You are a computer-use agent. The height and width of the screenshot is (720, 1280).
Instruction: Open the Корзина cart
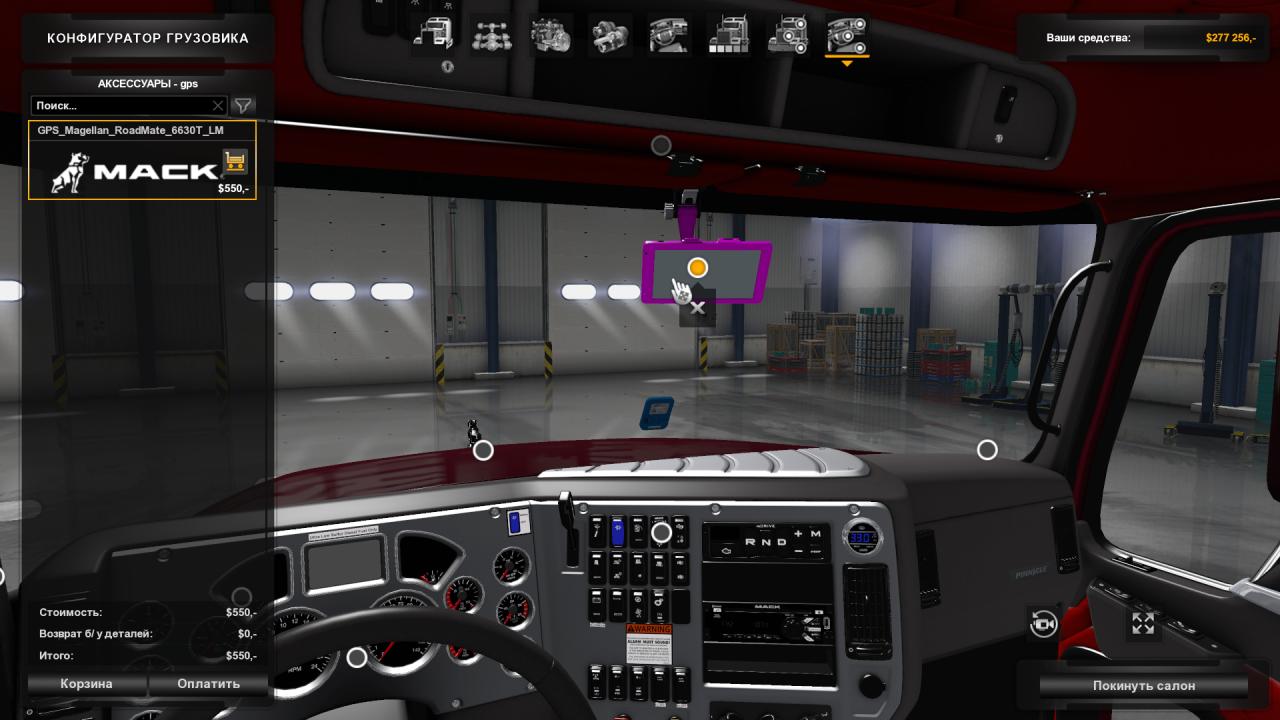coord(87,684)
